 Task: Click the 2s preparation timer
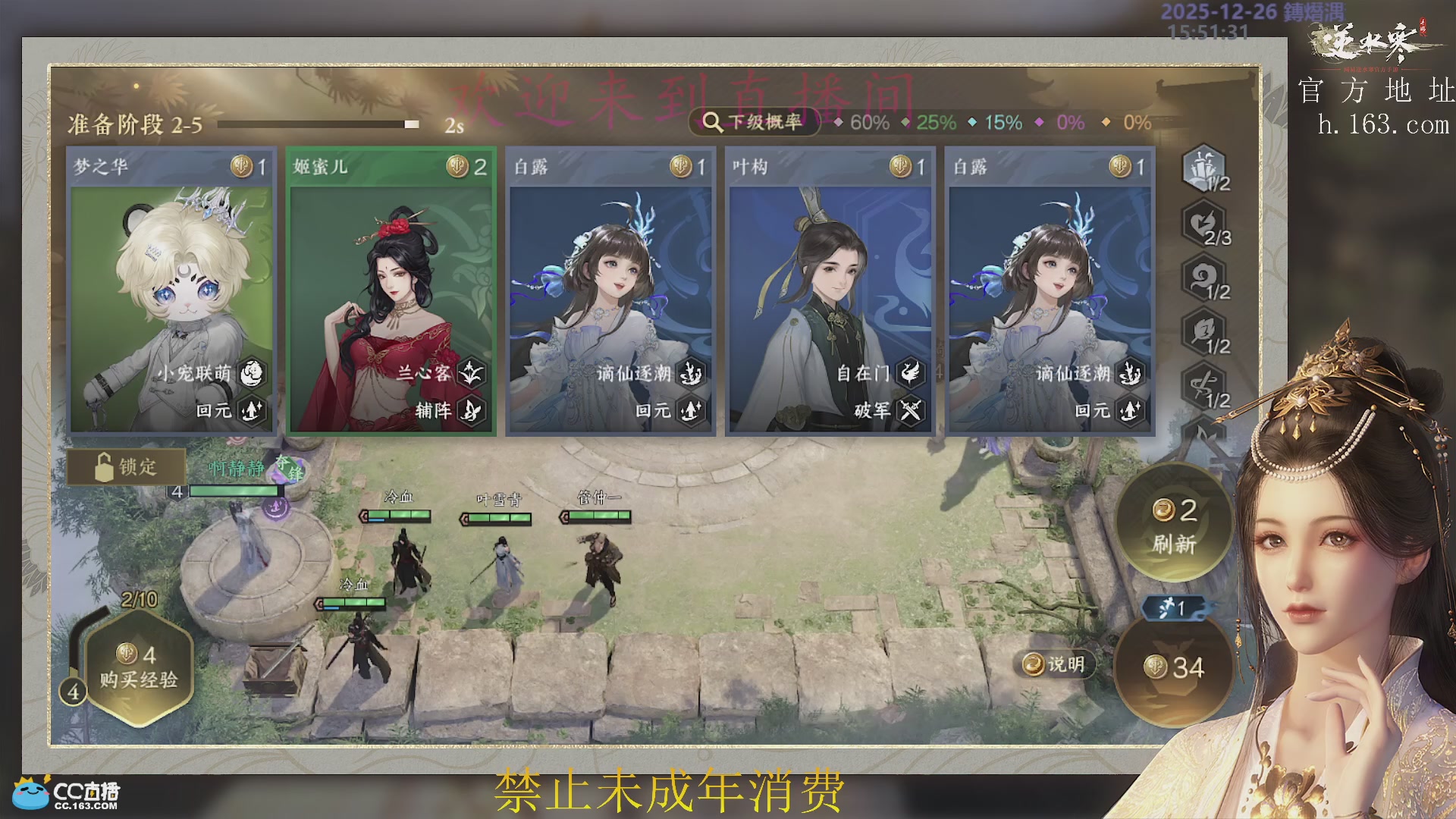coord(453,123)
